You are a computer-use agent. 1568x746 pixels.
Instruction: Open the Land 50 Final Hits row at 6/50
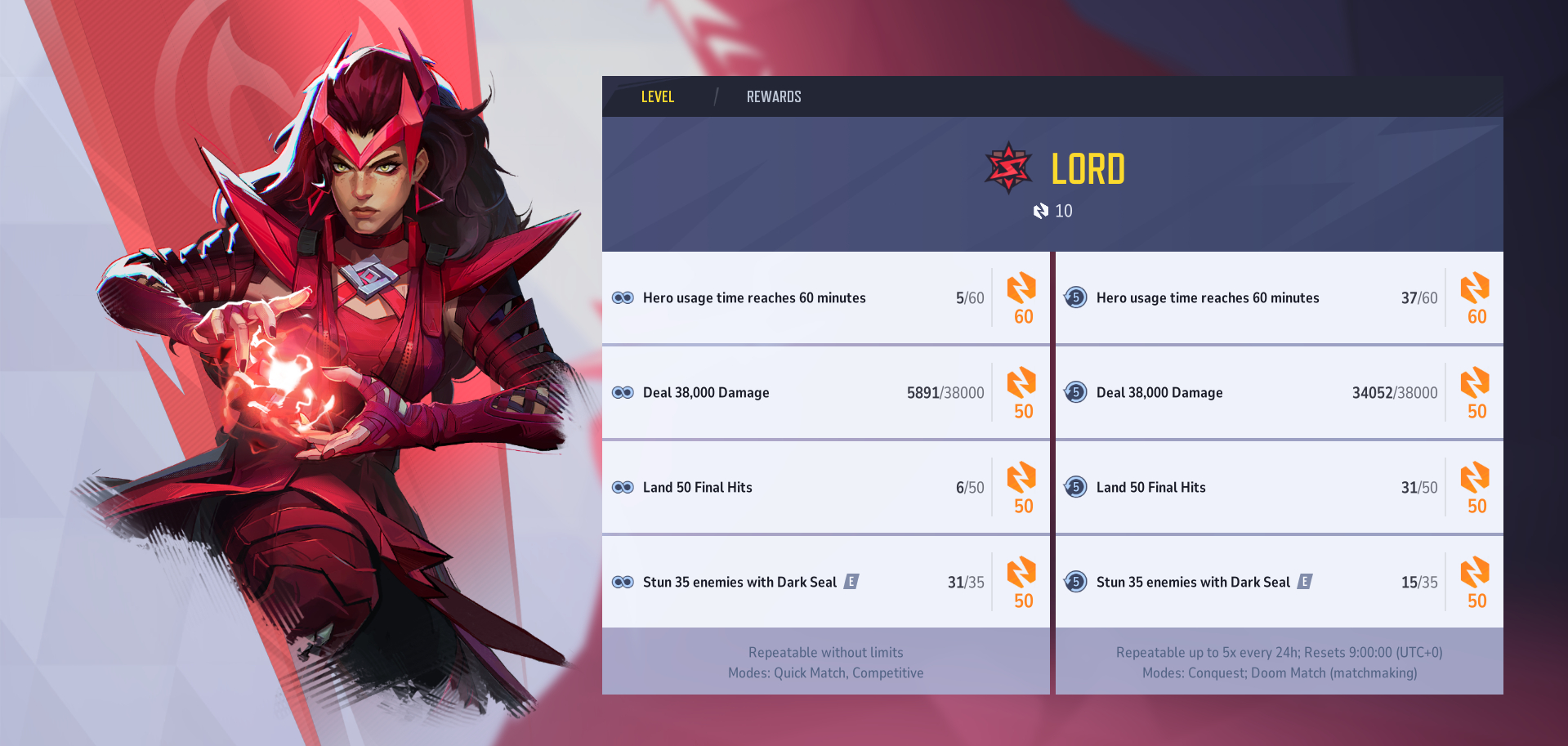point(825,488)
